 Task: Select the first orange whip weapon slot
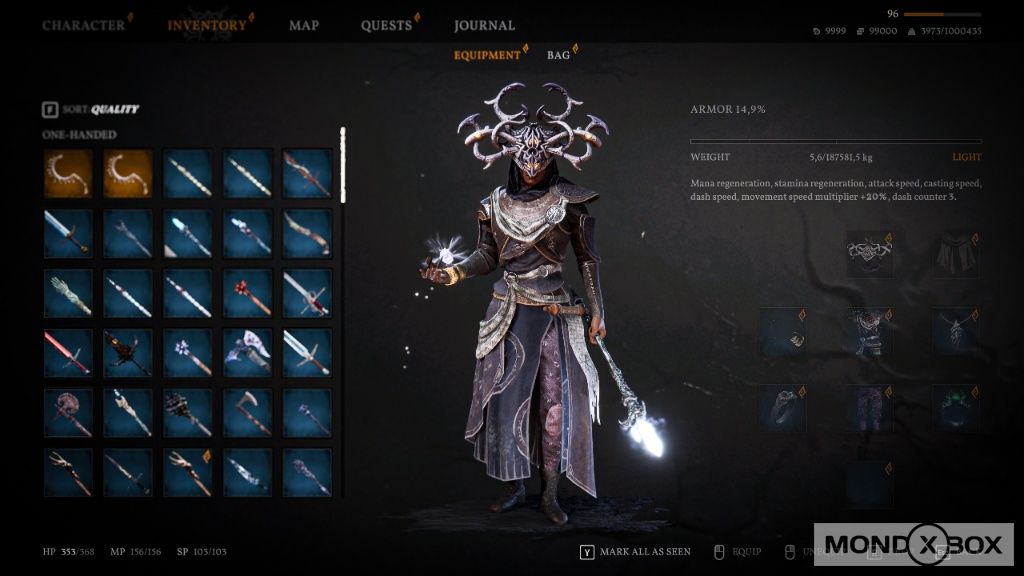click(68, 173)
